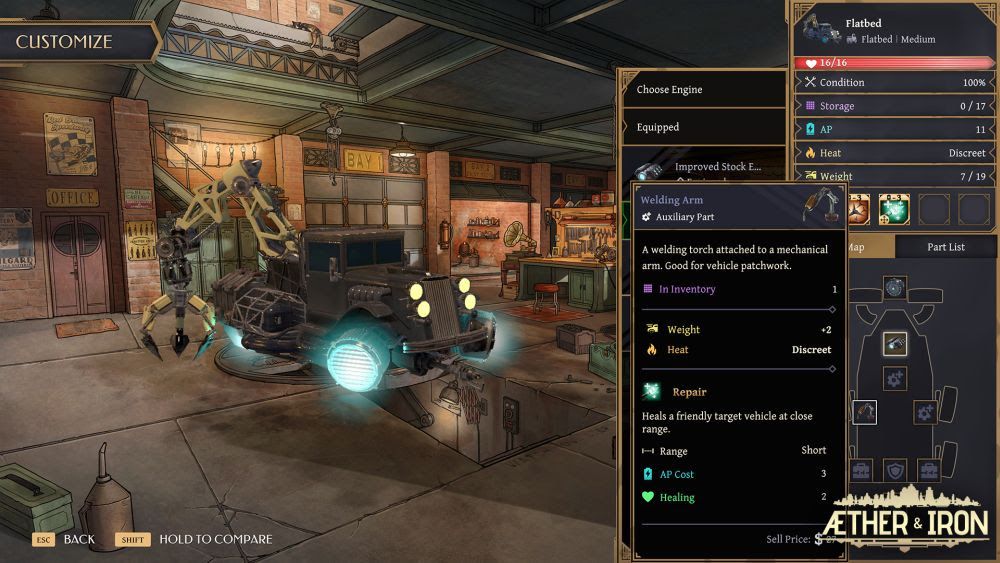Select the highlighted engine slot on the vehicle map
1000x563 pixels.
click(895, 344)
